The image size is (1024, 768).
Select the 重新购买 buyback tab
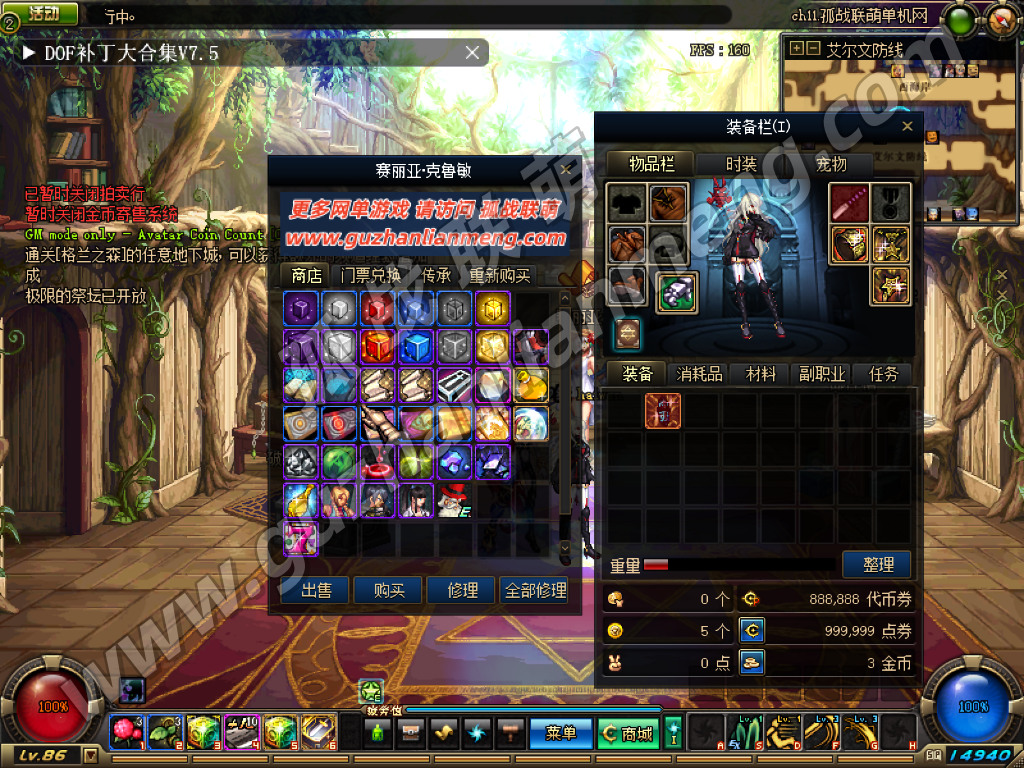click(x=500, y=275)
